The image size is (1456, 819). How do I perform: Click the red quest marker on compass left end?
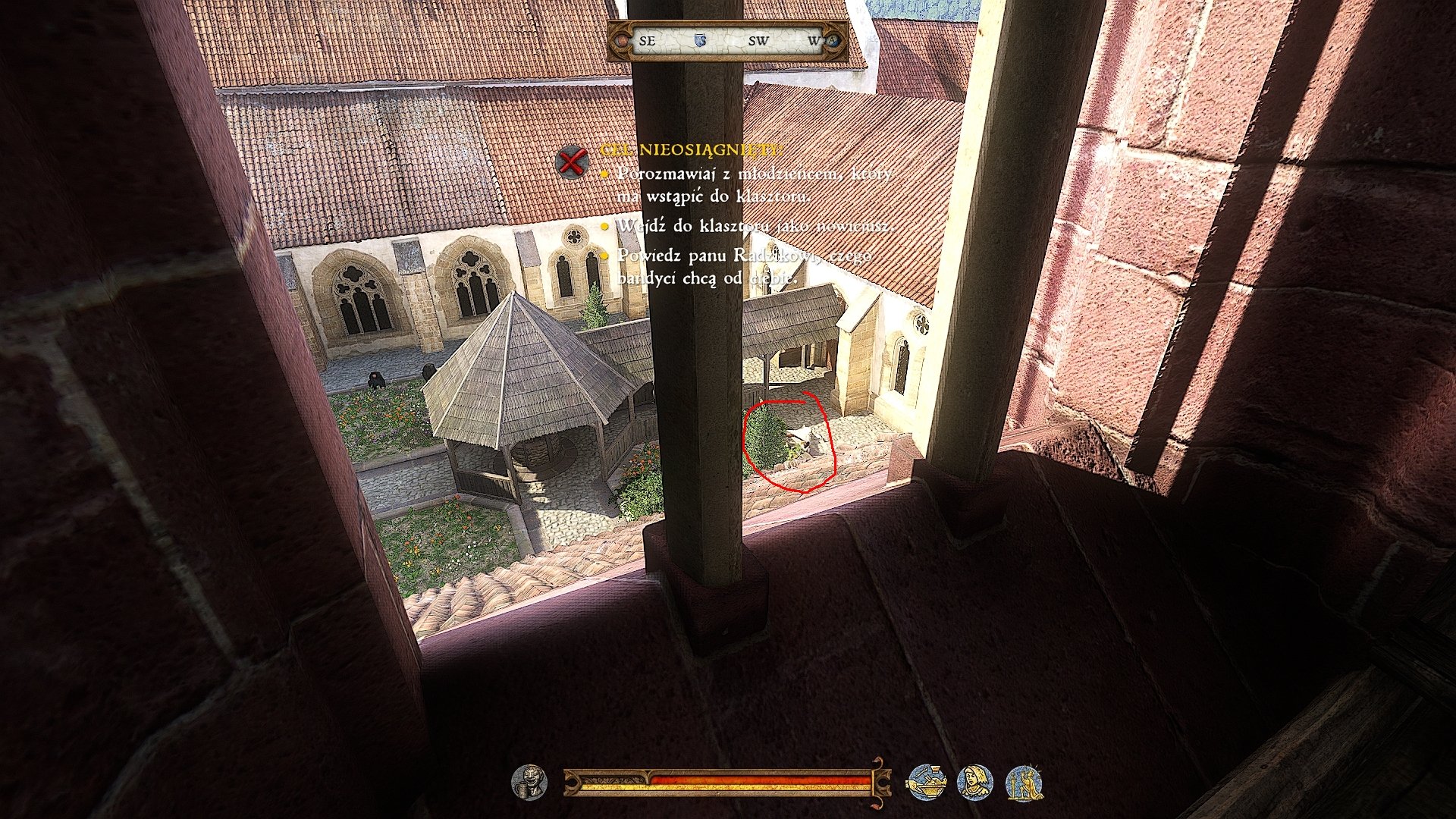[622, 41]
